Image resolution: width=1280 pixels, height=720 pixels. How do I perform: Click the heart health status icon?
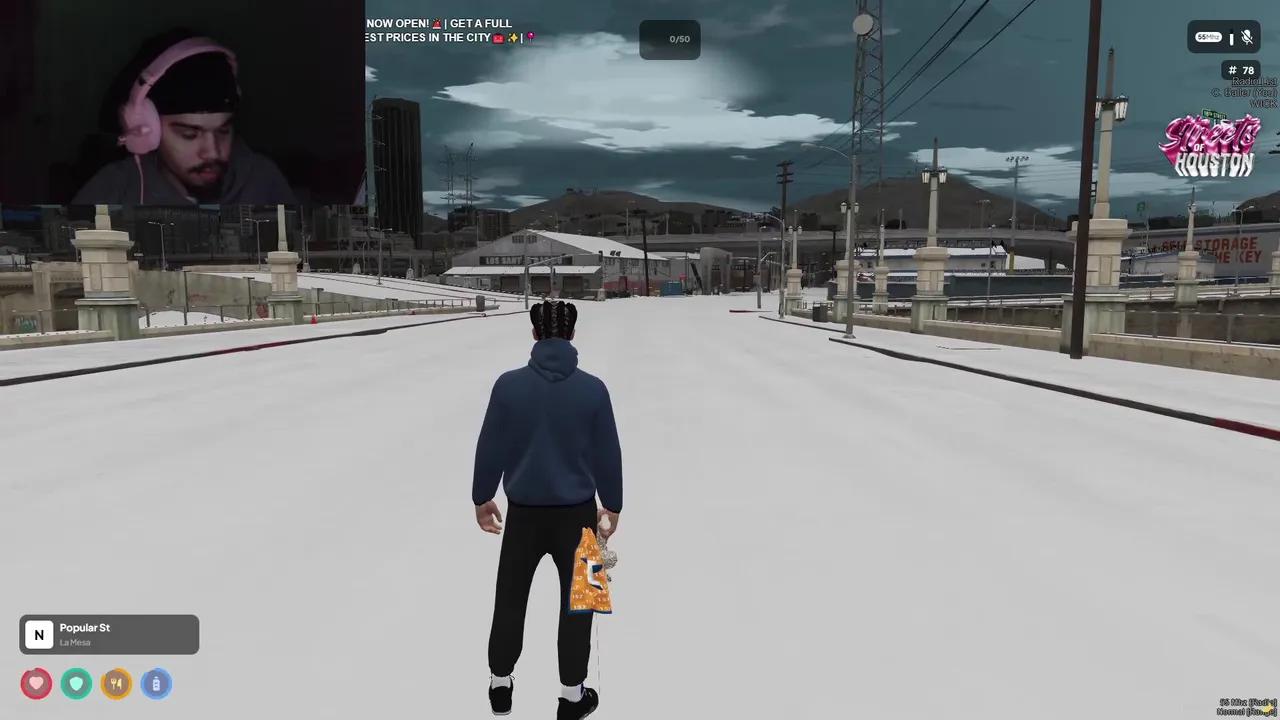[36, 683]
